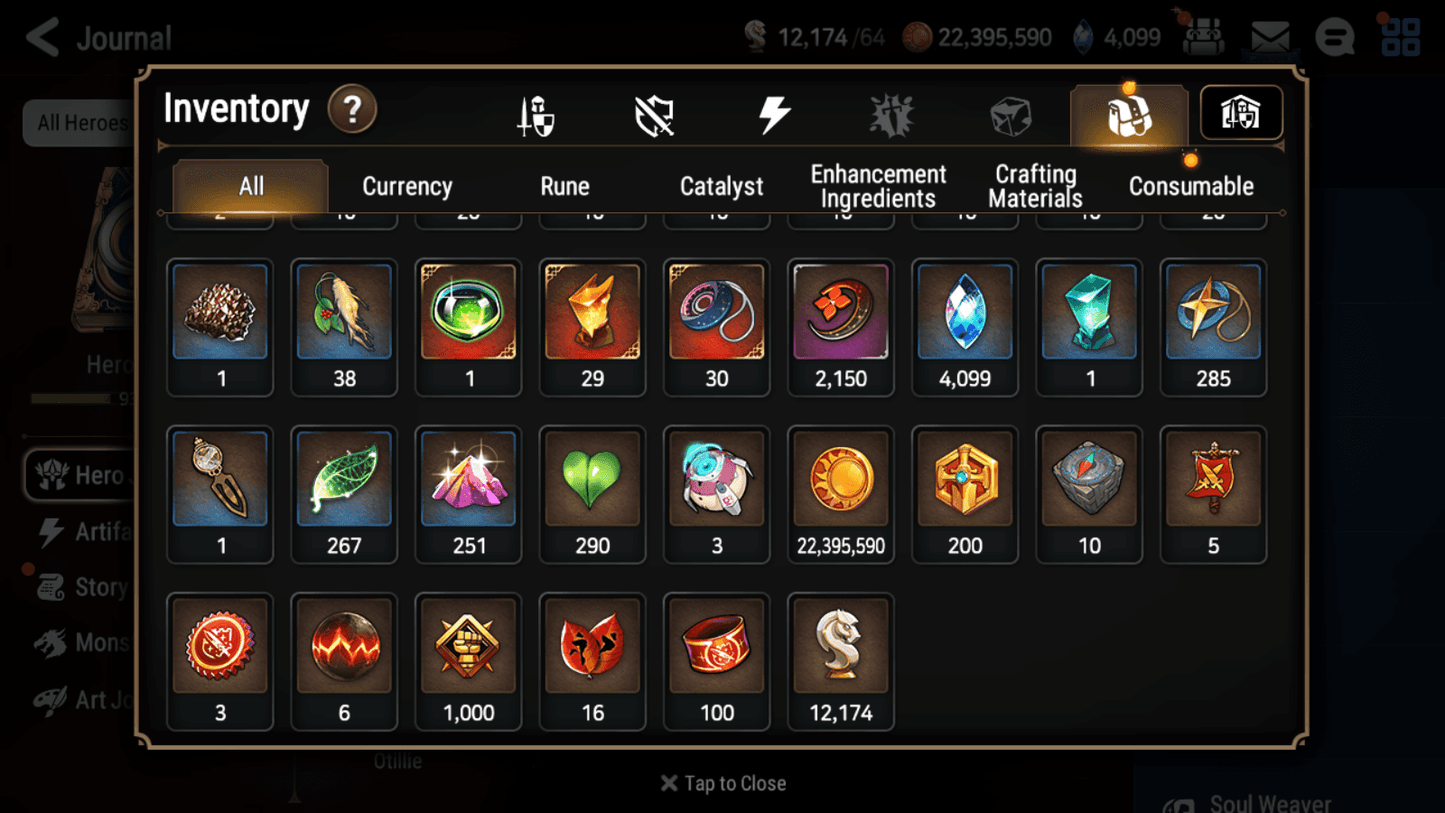1445x813 pixels.
Task: Open the Consumable tab
Action: (x=1191, y=185)
